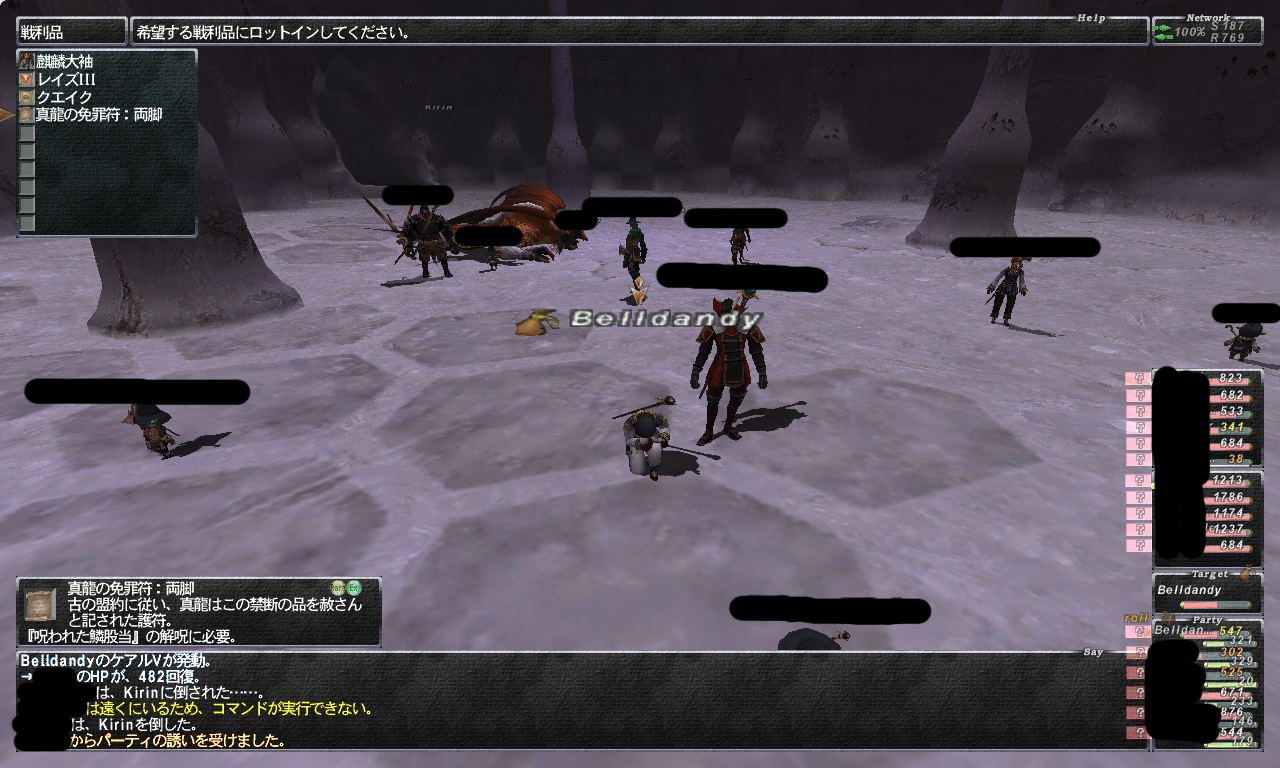Choose the レイズIII scroll entry
This screenshot has width=1280, height=768.
pyautogui.click(x=66, y=79)
